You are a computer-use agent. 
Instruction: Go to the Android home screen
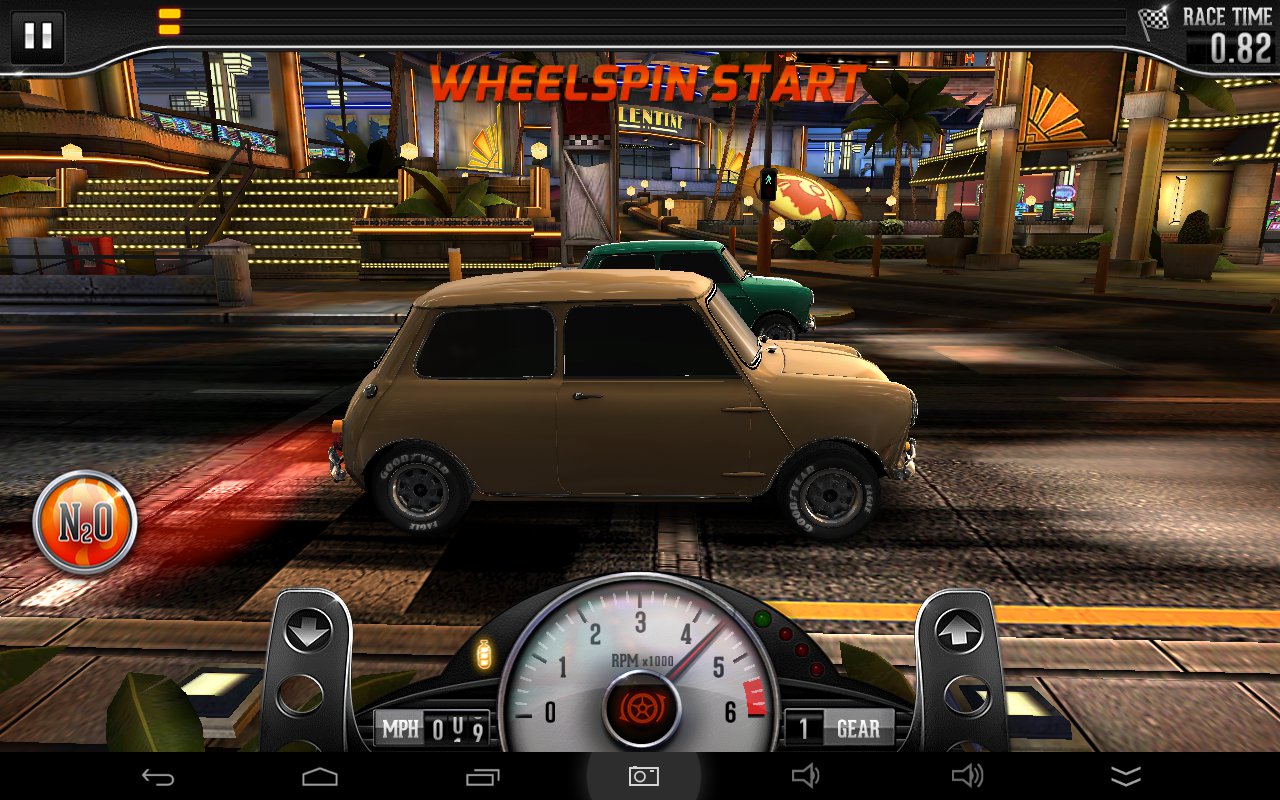pyautogui.click(x=320, y=776)
